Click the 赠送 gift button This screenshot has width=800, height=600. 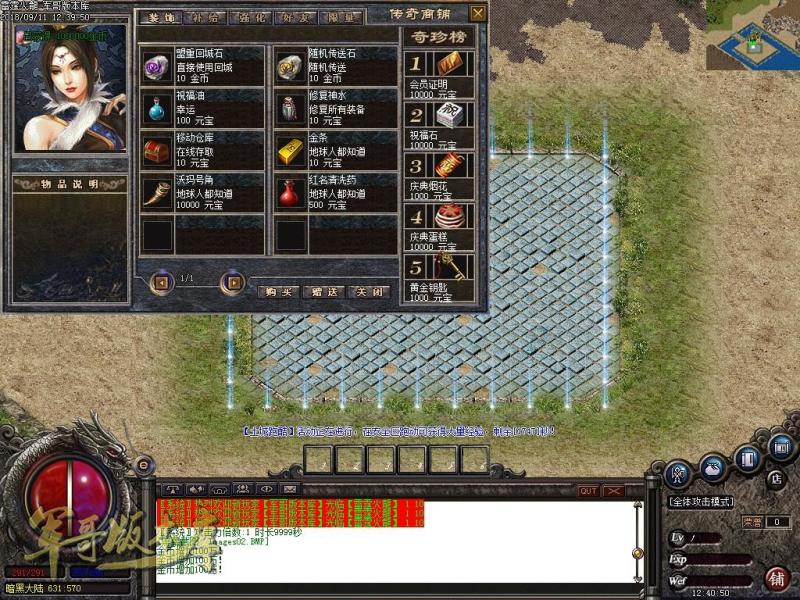pyautogui.click(x=325, y=291)
